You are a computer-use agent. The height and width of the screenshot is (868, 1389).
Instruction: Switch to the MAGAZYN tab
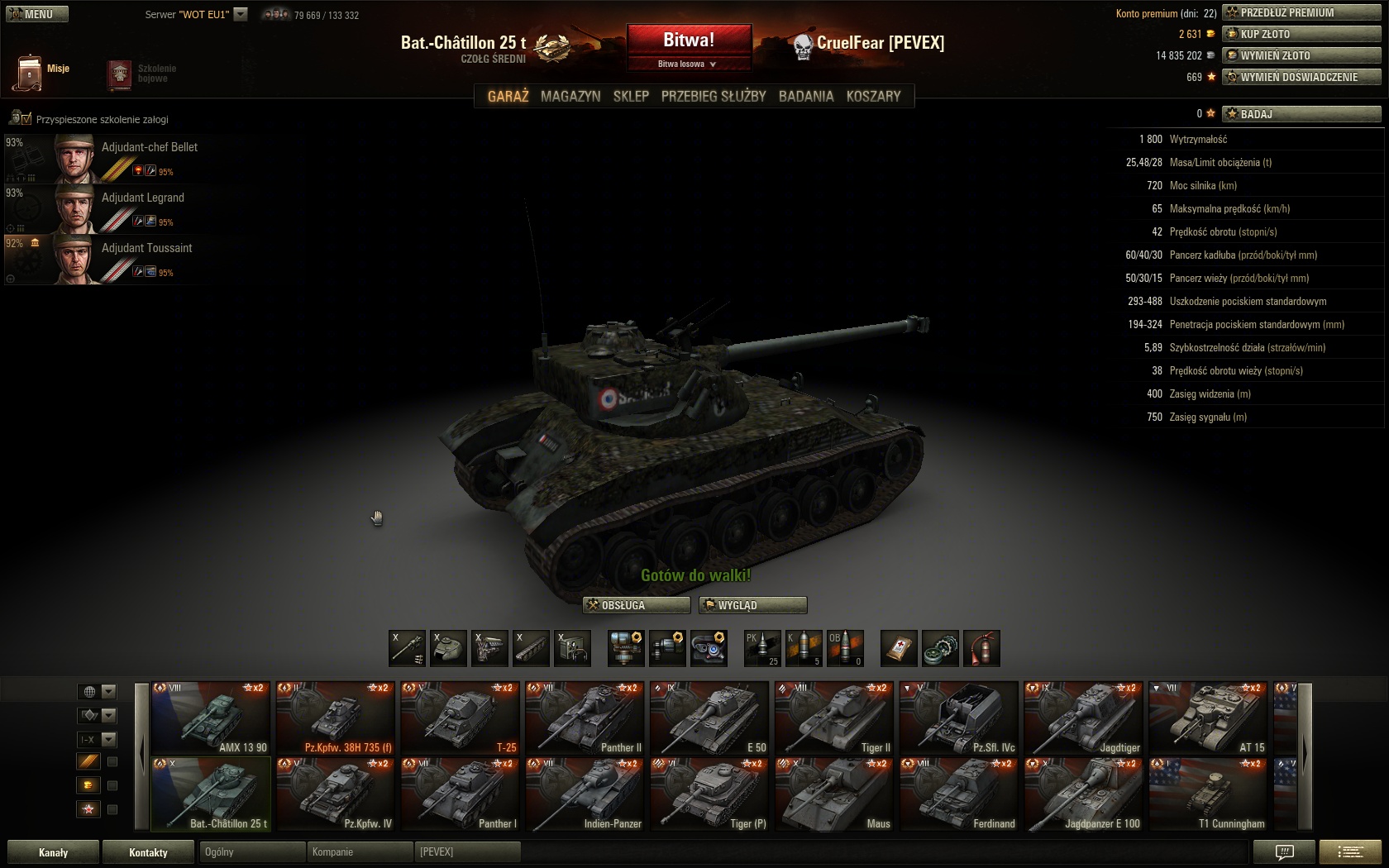(x=570, y=96)
